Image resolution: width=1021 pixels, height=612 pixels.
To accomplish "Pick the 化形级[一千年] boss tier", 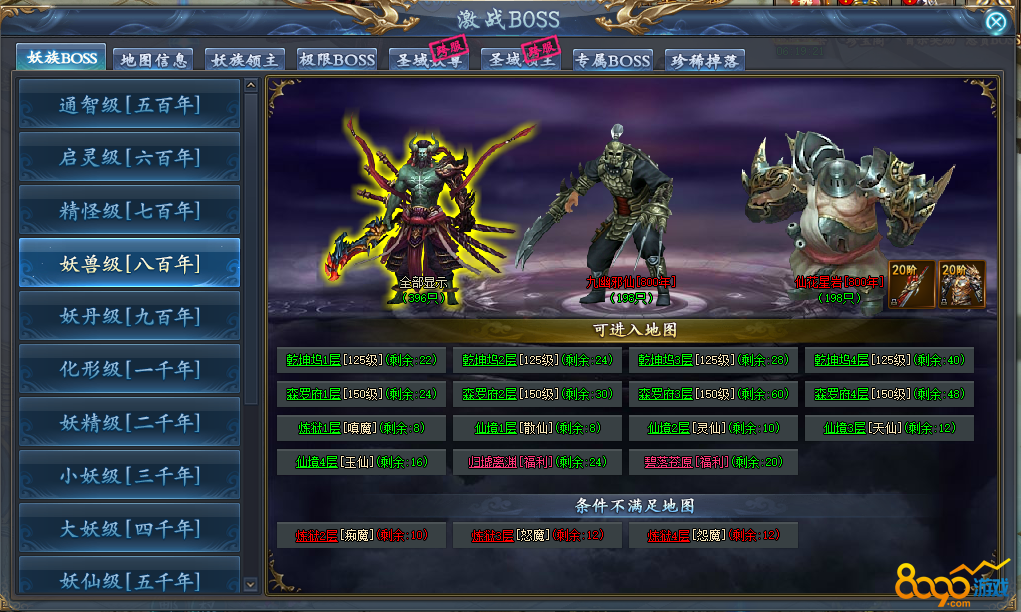I will (129, 369).
